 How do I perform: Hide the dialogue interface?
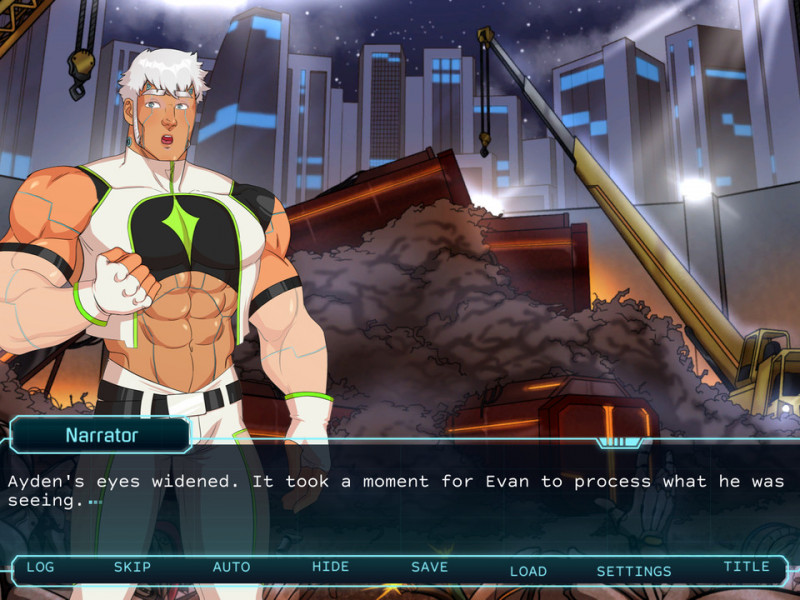330,567
